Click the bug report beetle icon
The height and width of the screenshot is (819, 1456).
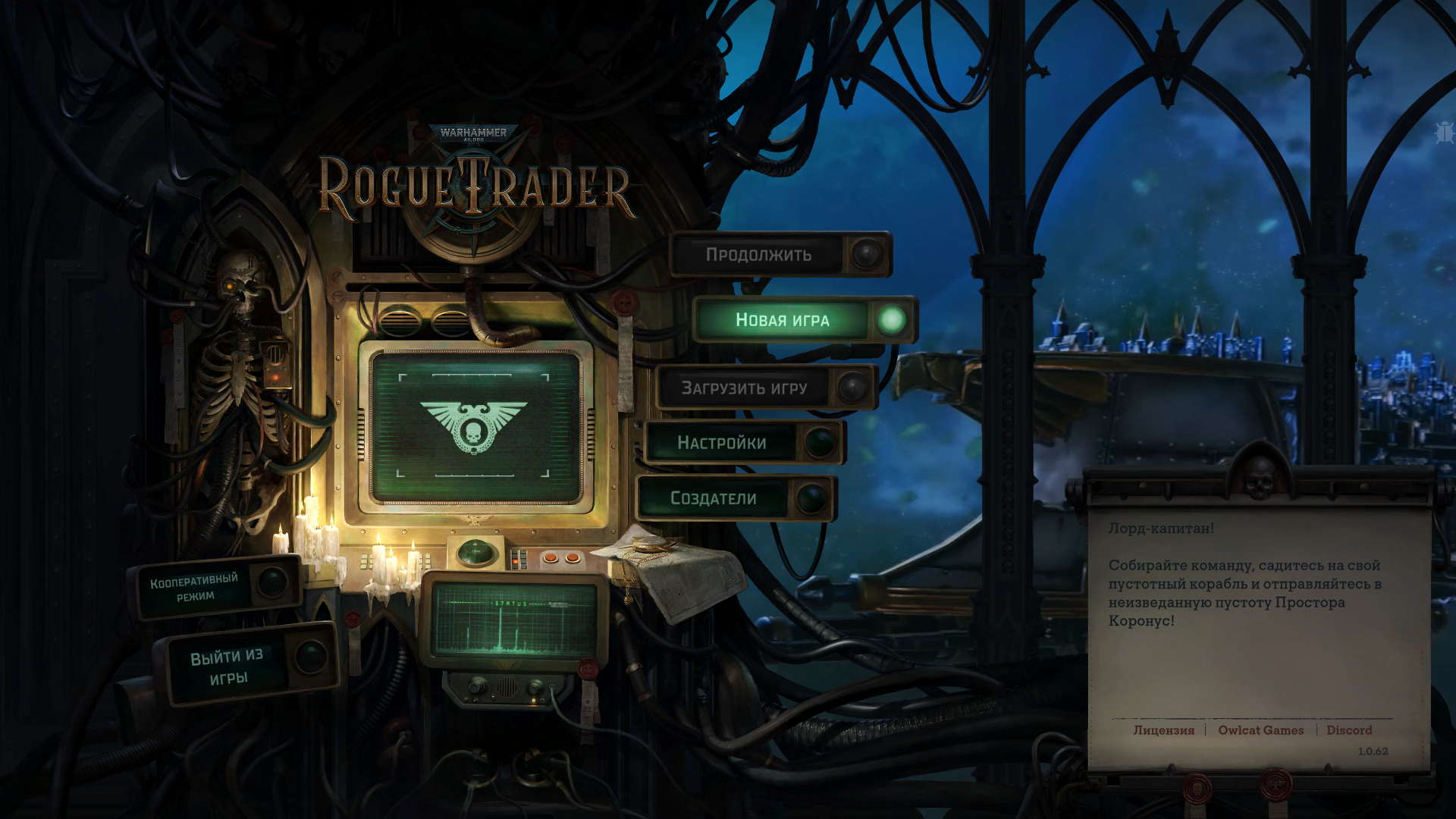pyautogui.click(x=1443, y=133)
